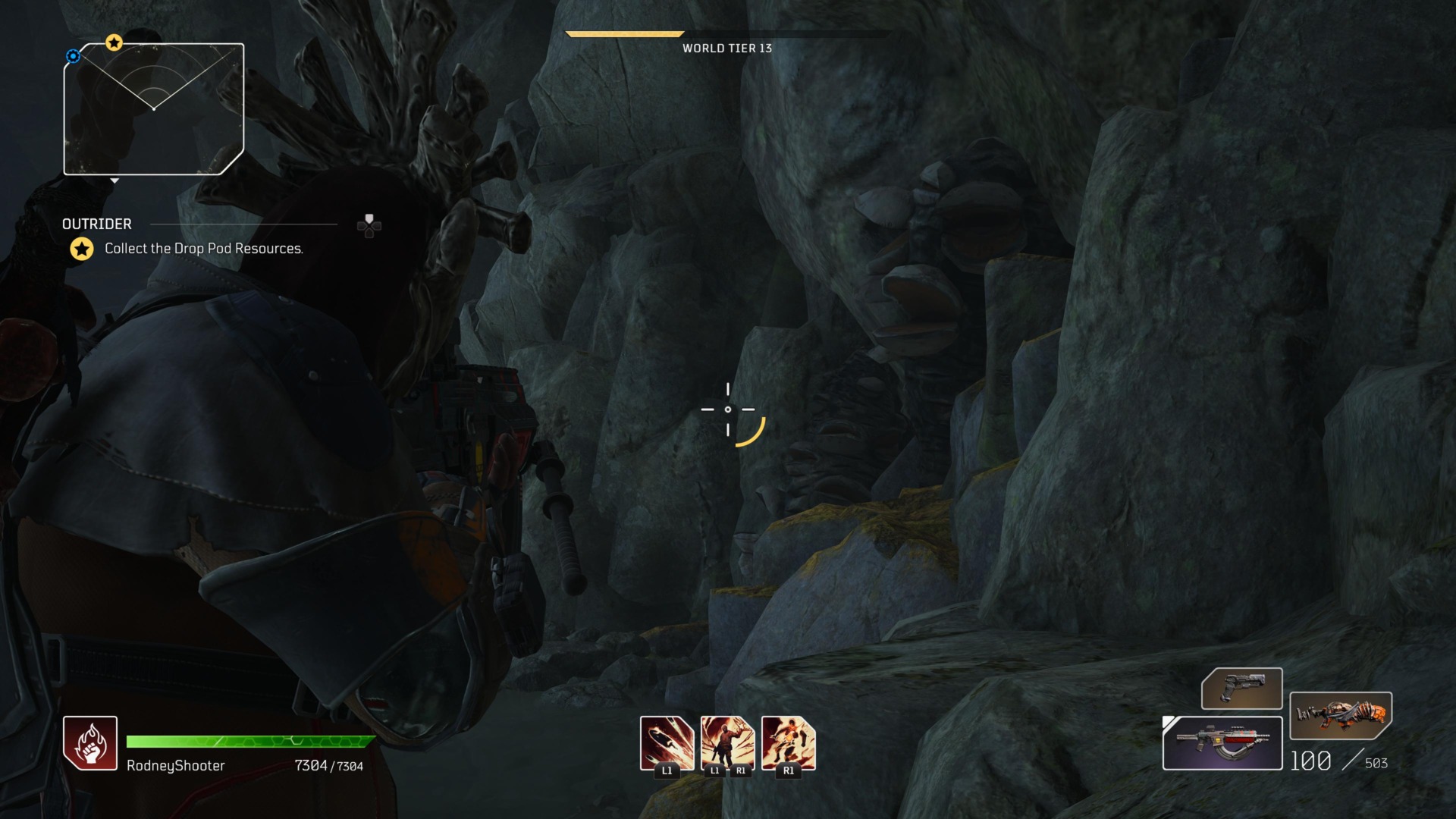
Task: Toggle the yellow star at the minimap top
Action: point(114,43)
